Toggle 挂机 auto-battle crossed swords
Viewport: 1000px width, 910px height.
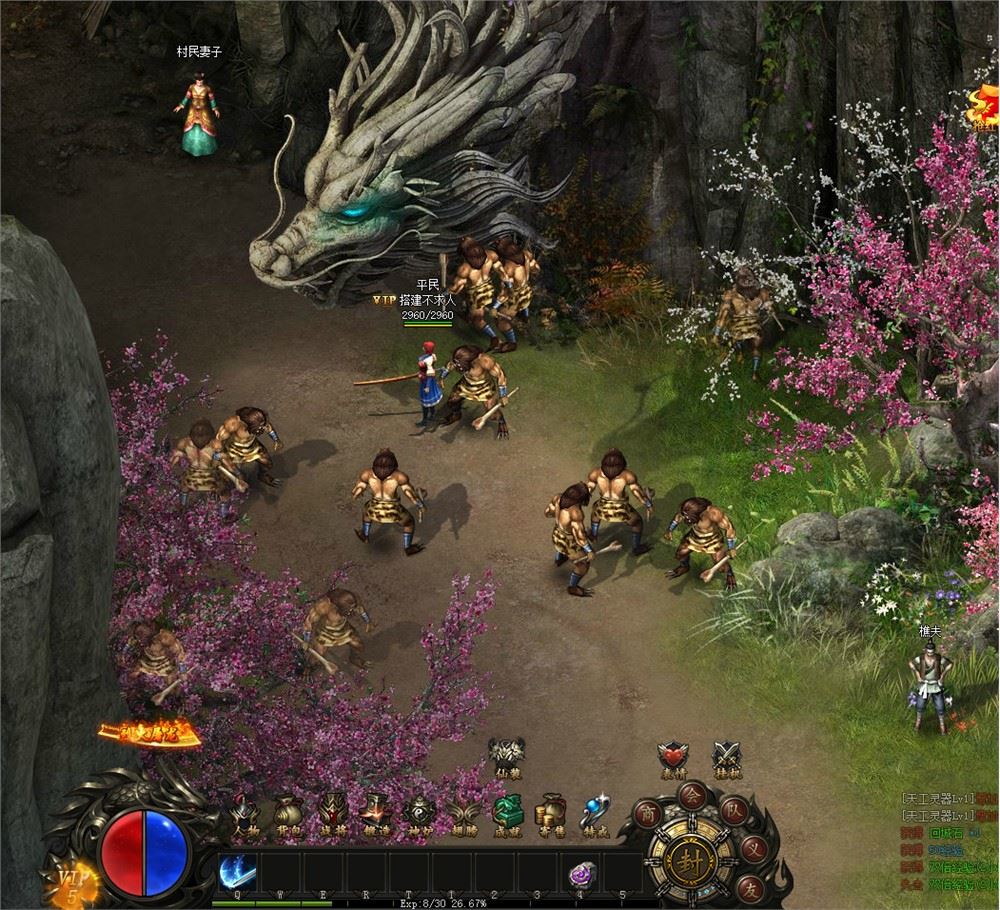pyautogui.click(x=726, y=758)
